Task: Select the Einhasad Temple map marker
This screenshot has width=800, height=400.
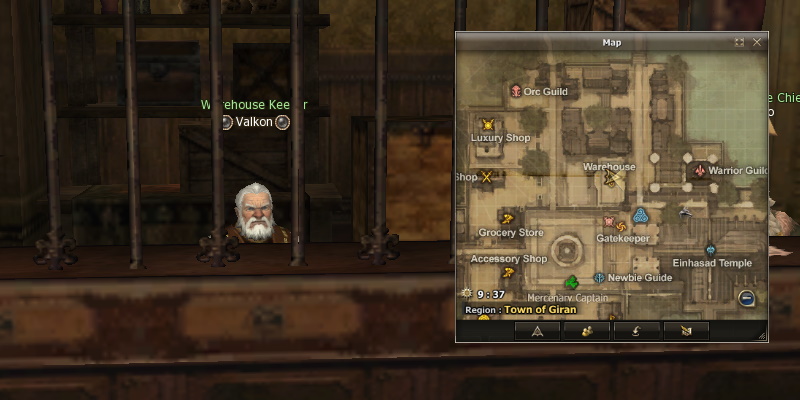Action: pos(710,249)
